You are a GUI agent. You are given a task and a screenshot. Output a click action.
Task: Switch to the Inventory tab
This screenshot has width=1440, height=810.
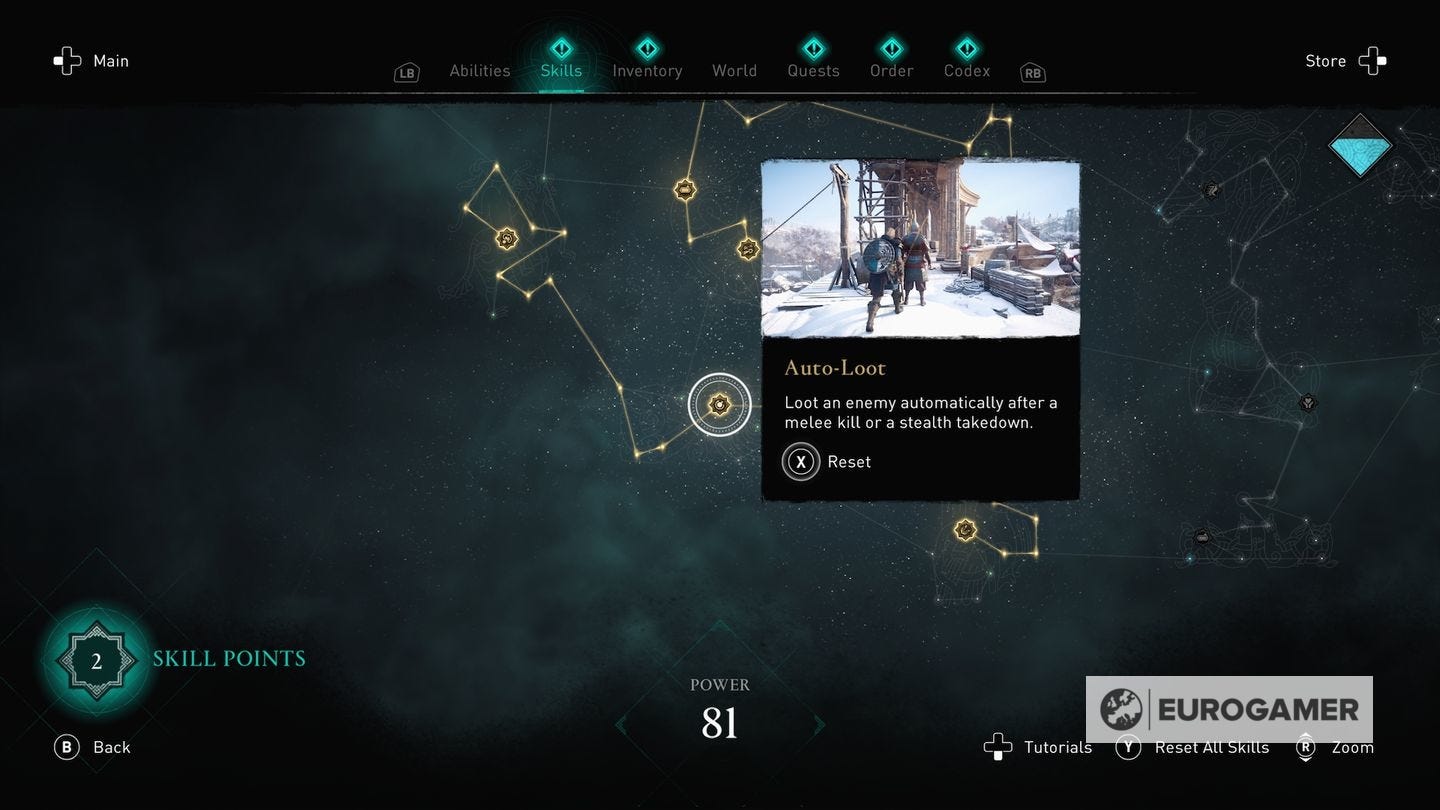[647, 70]
